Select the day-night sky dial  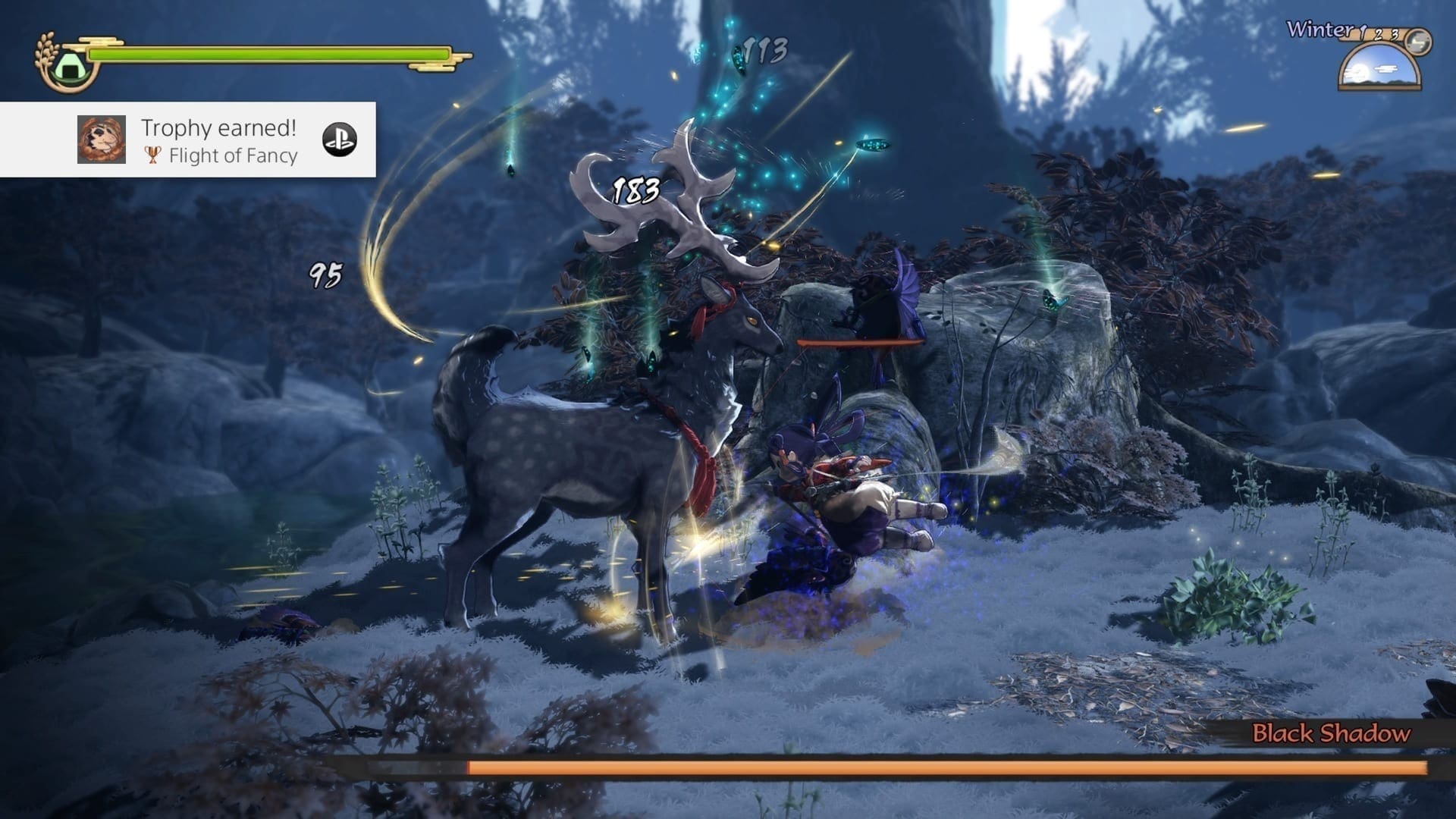[1379, 67]
